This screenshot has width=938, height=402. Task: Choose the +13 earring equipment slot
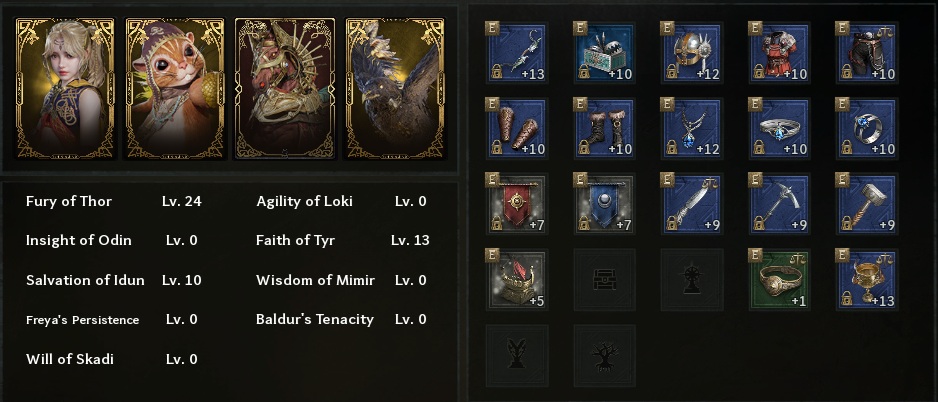click(x=515, y=53)
